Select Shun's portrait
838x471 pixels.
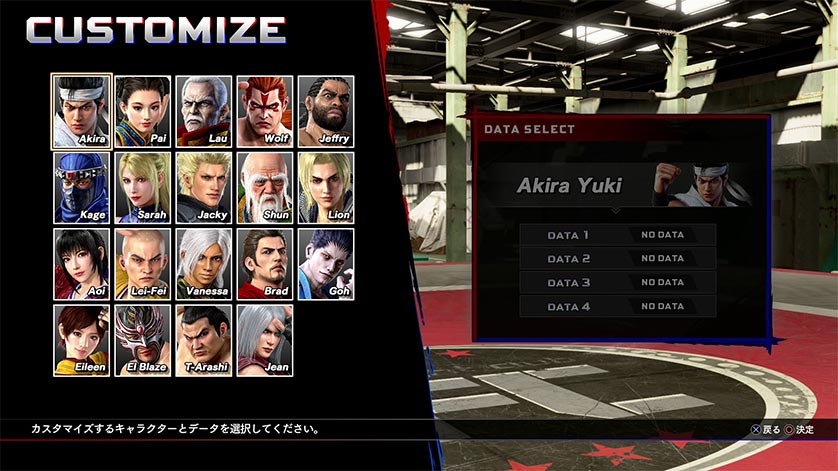point(265,188)
